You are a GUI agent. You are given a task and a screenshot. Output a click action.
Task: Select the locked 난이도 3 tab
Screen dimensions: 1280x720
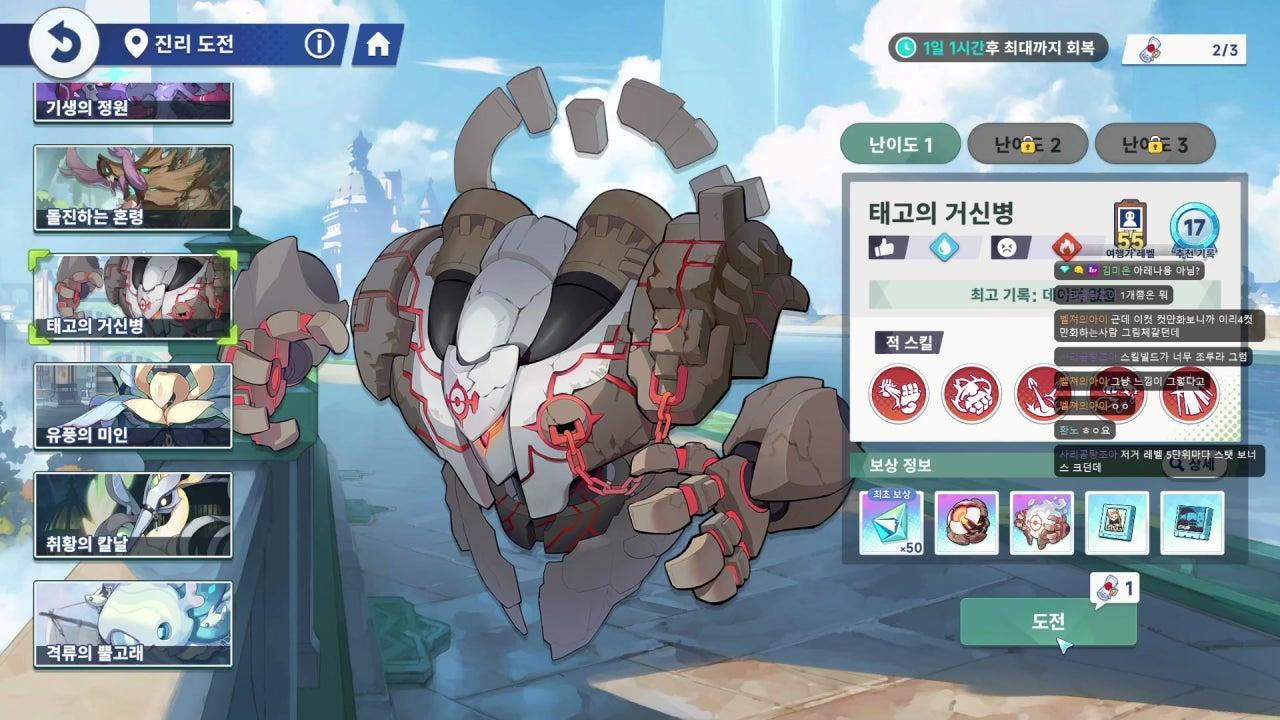pos(1155,145)
